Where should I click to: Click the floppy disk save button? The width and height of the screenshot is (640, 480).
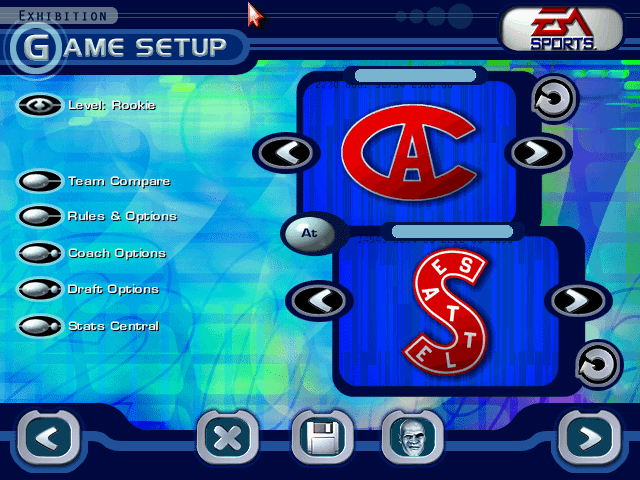click(321, 438)
